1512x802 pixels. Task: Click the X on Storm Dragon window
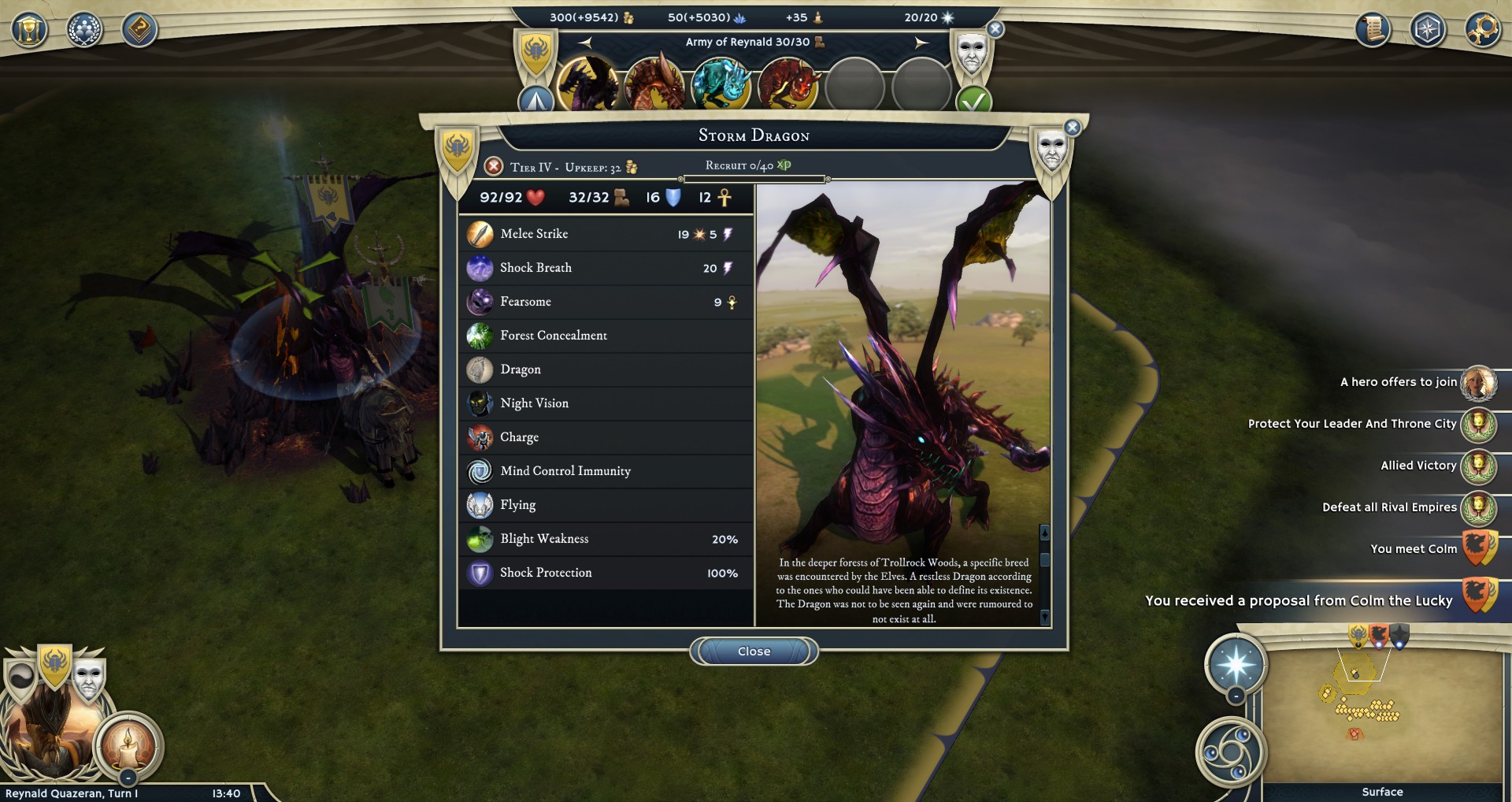(1072, 128)
